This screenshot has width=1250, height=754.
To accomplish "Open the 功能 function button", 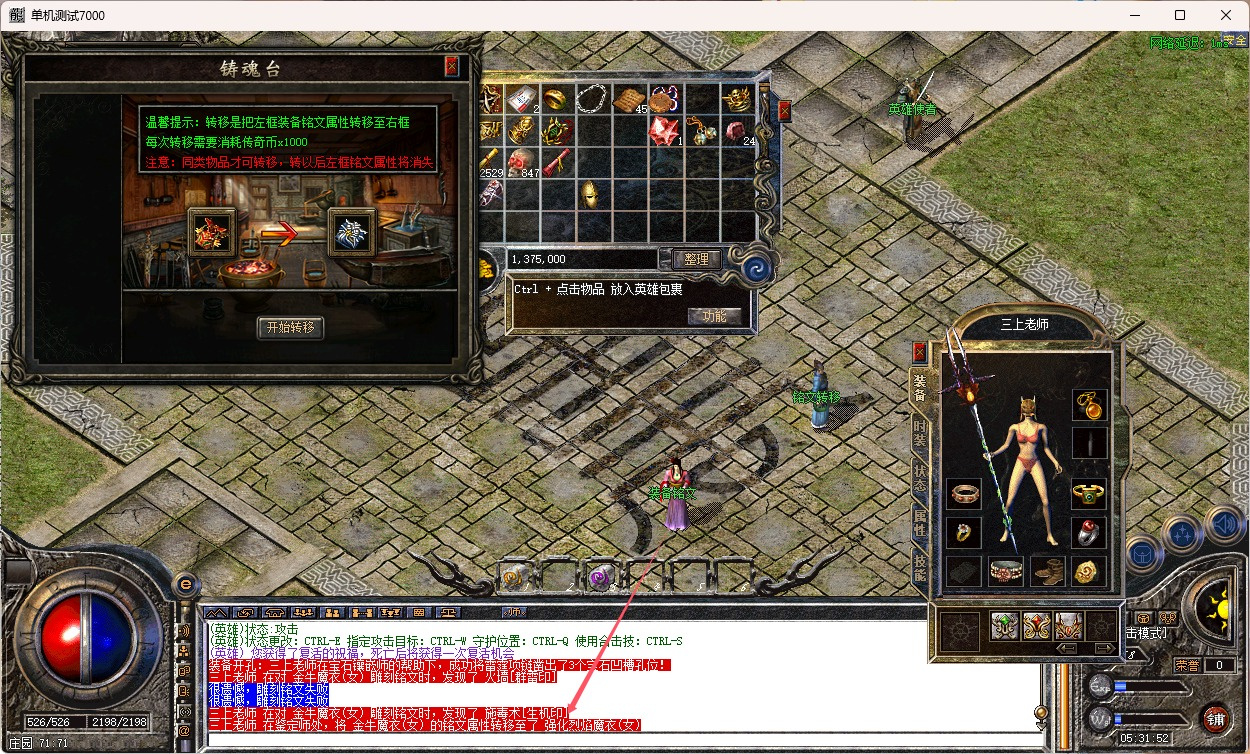I will click(x=714, y=315).
